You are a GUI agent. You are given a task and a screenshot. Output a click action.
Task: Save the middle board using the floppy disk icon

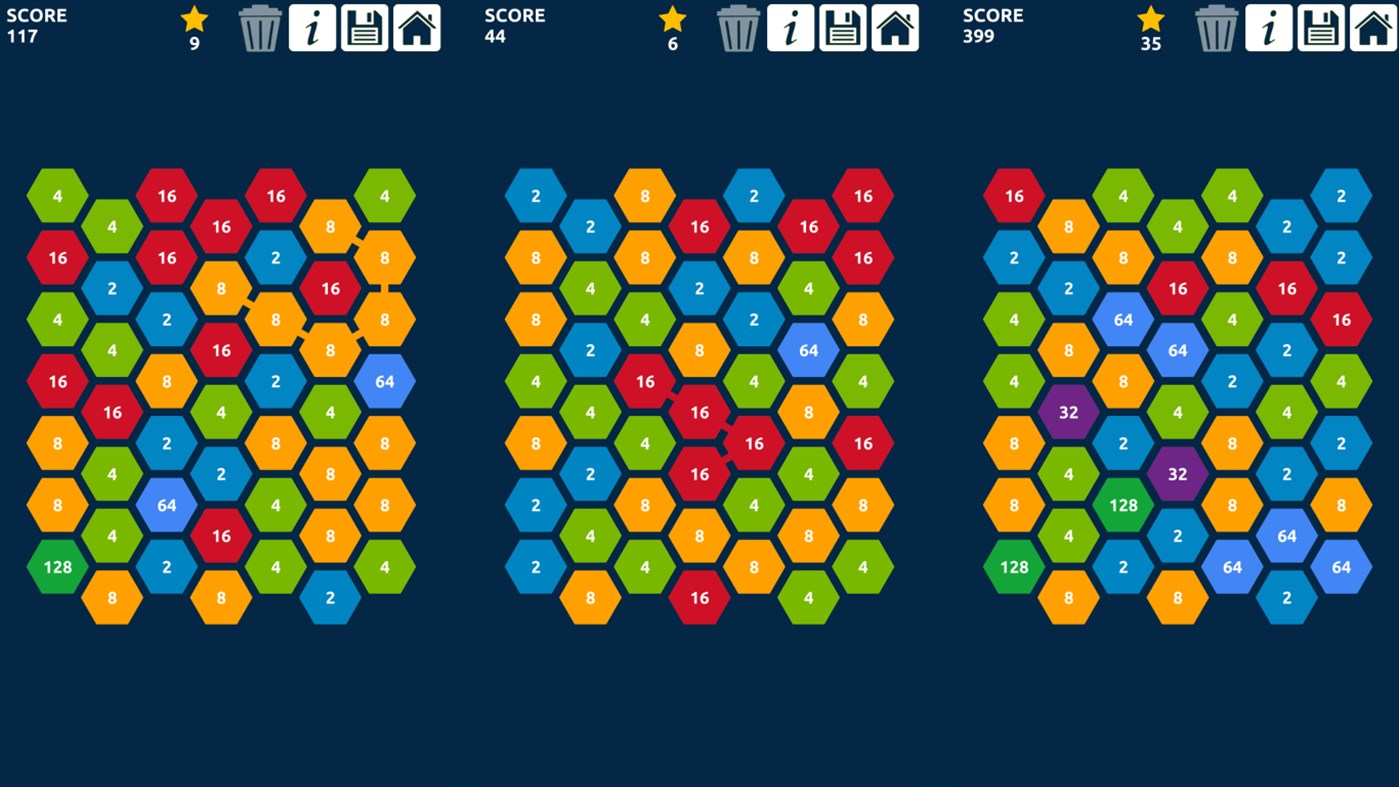click(843, 27)
